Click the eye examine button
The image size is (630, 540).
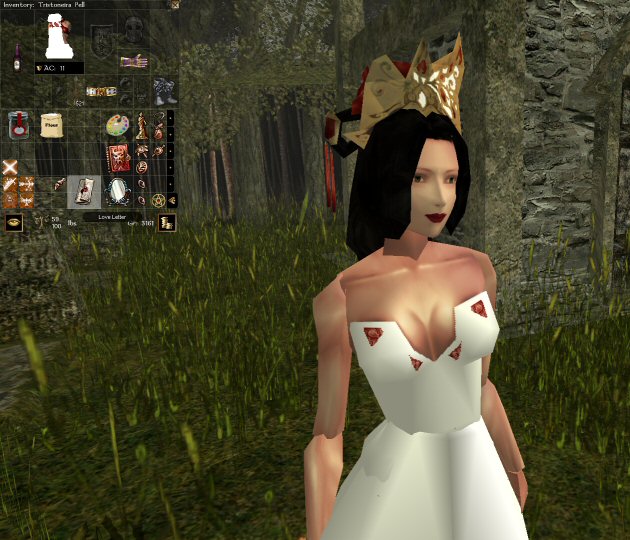pyautogui.click(x=14, y=223)
